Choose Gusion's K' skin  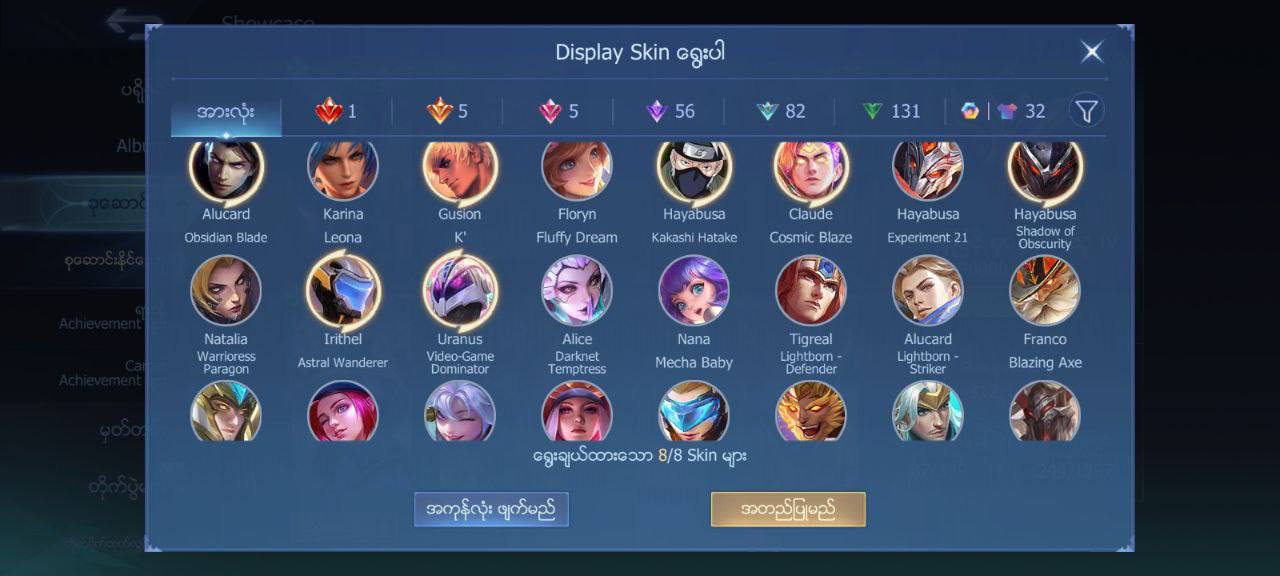(x=460, y=172)
